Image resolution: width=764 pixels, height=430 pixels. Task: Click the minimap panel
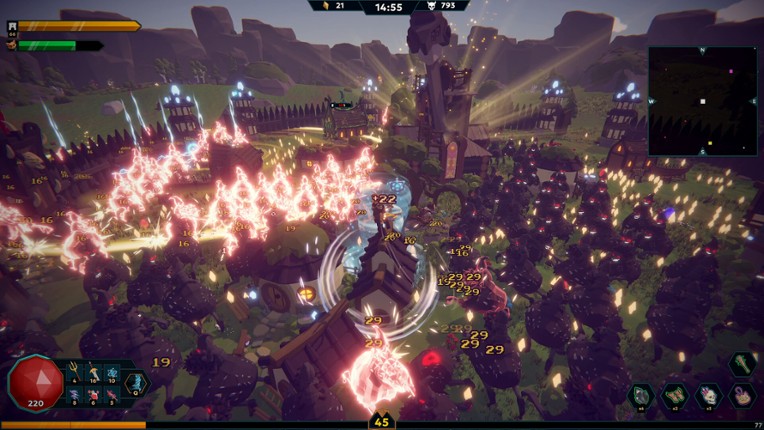pos(702,101)
